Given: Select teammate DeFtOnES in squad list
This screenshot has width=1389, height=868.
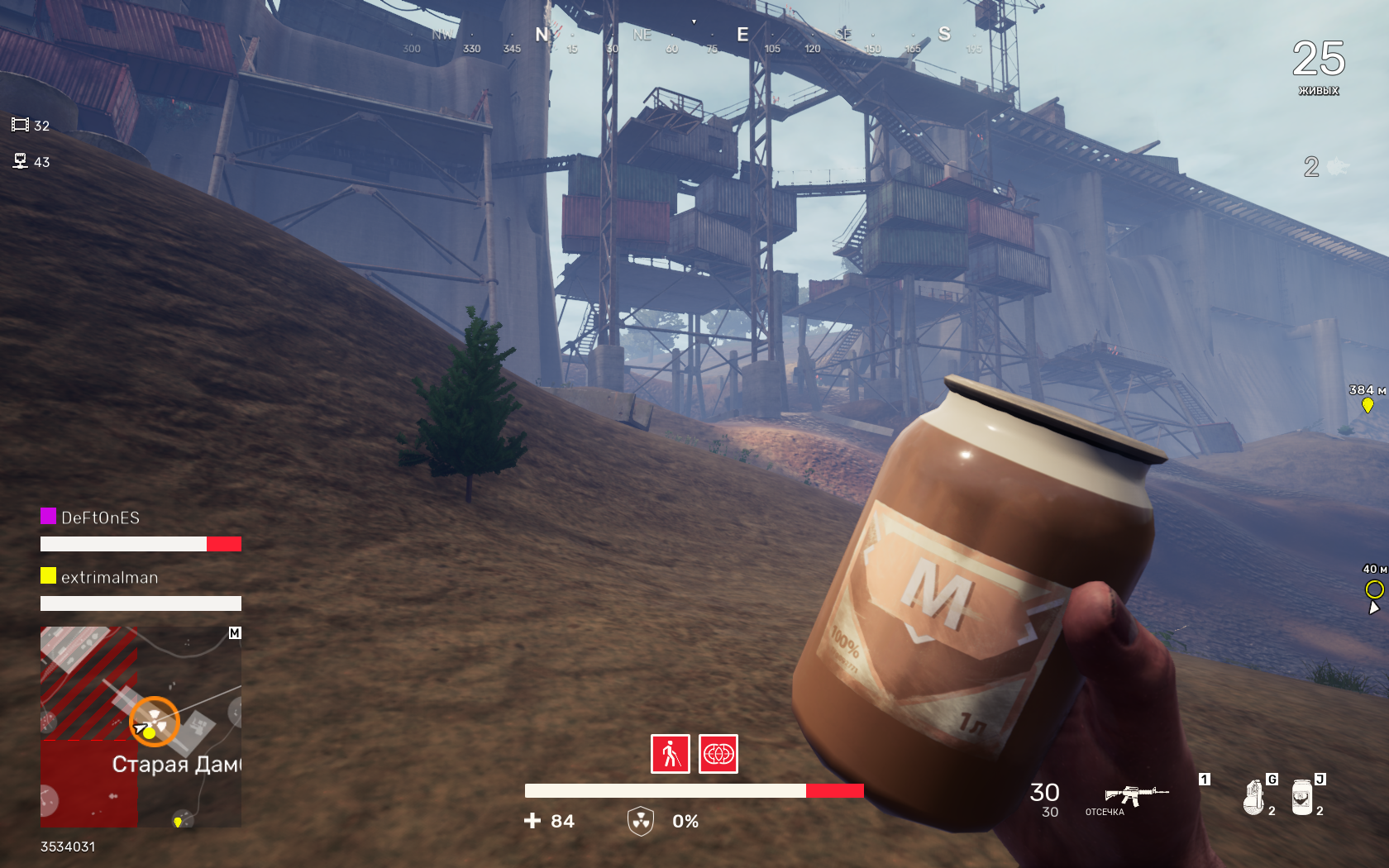Looking at the screenshot, I should [x=100, y=517].
